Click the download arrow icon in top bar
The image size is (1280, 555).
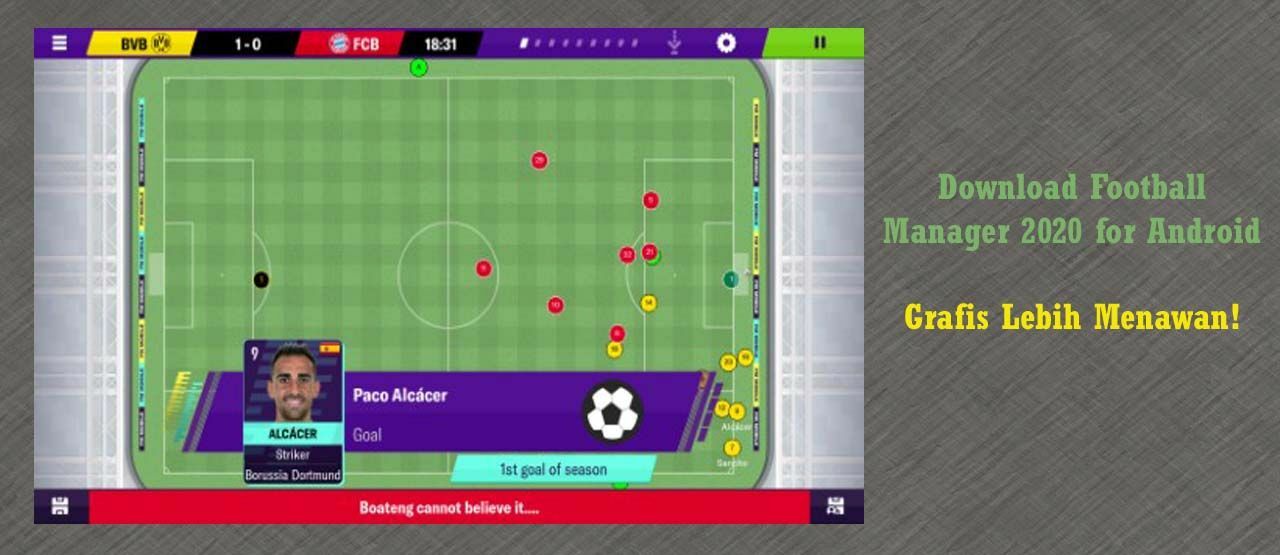click(x=674, y=43)
